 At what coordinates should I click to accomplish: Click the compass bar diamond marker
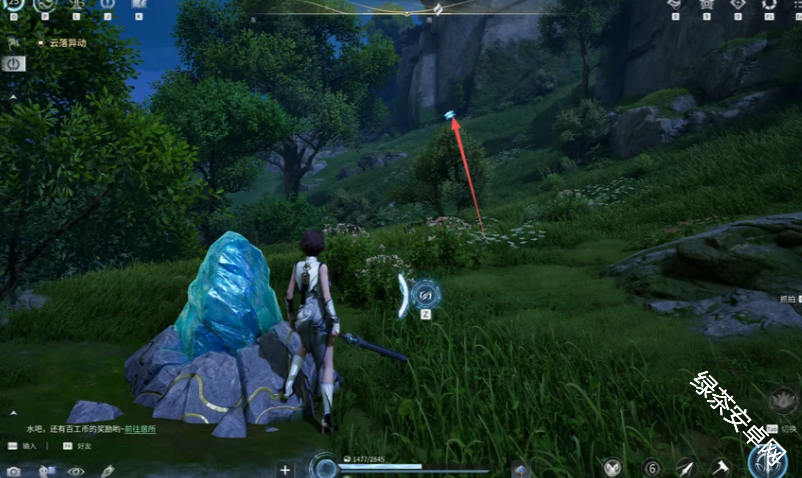pyautogui.click(x=437, y=10)
